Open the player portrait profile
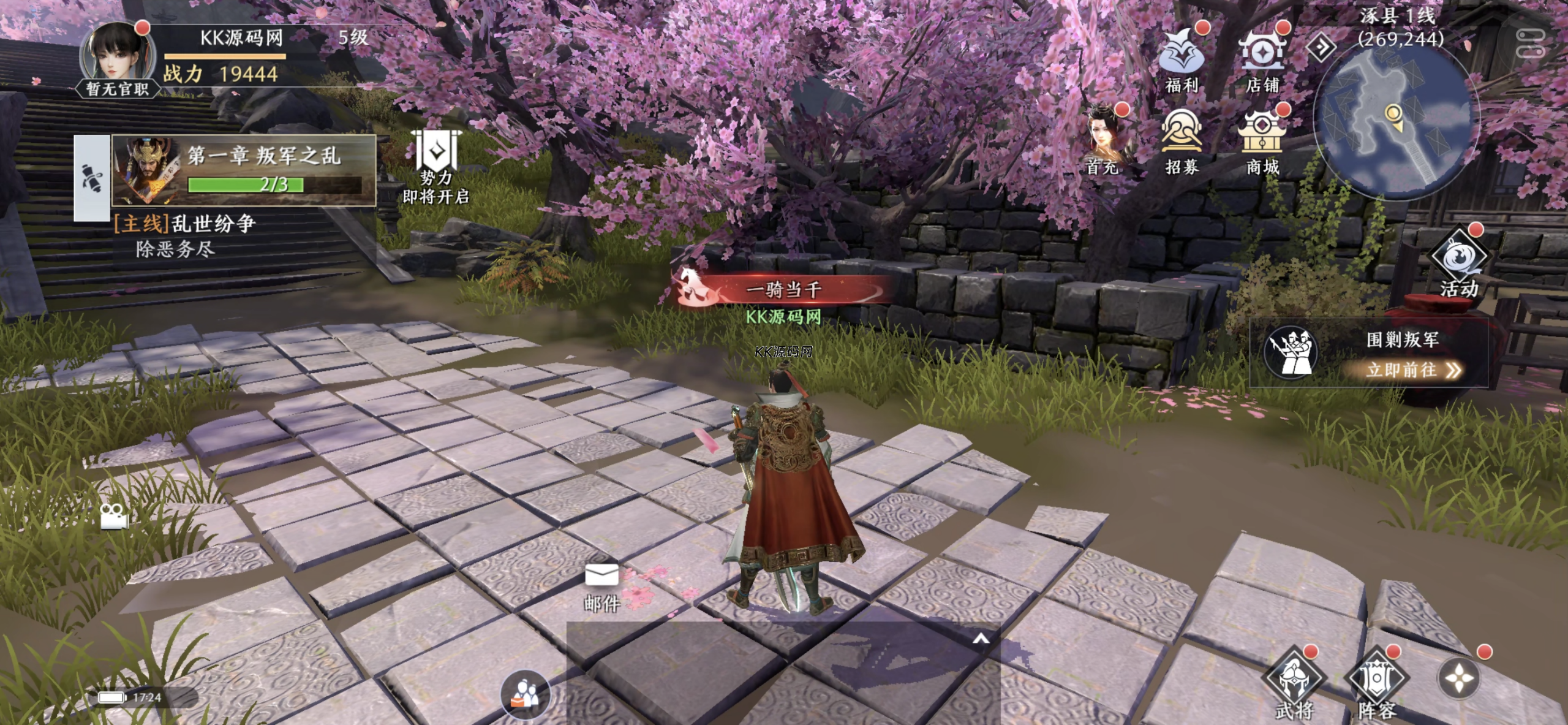This screenshot has height=725, width=1568. (116, 56)
